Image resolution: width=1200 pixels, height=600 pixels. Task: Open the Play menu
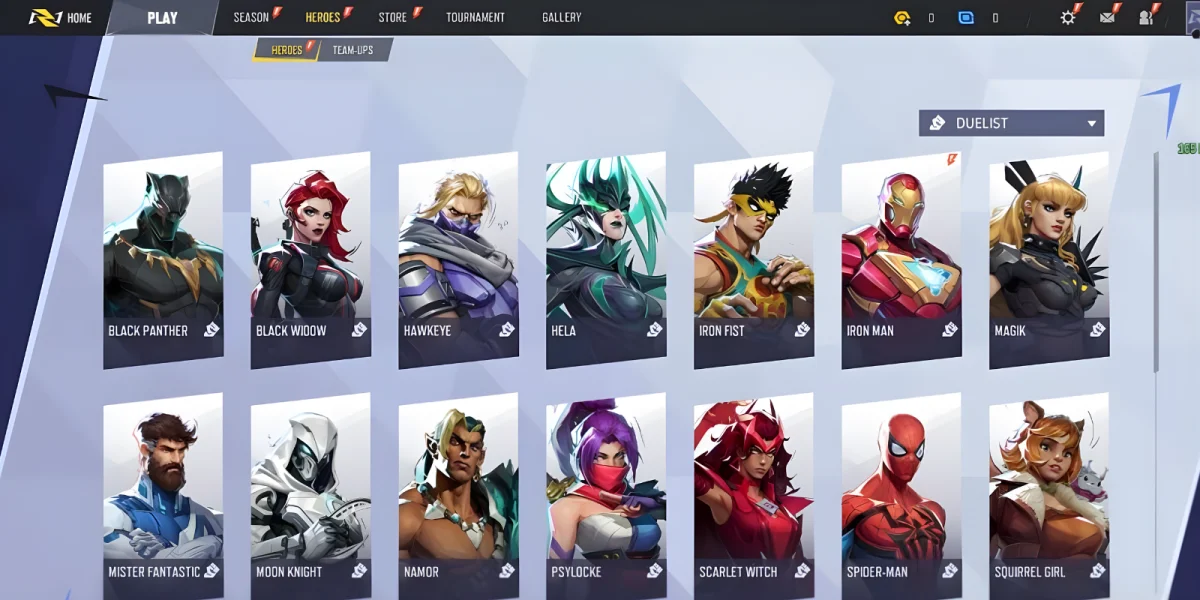coord(162,17)
